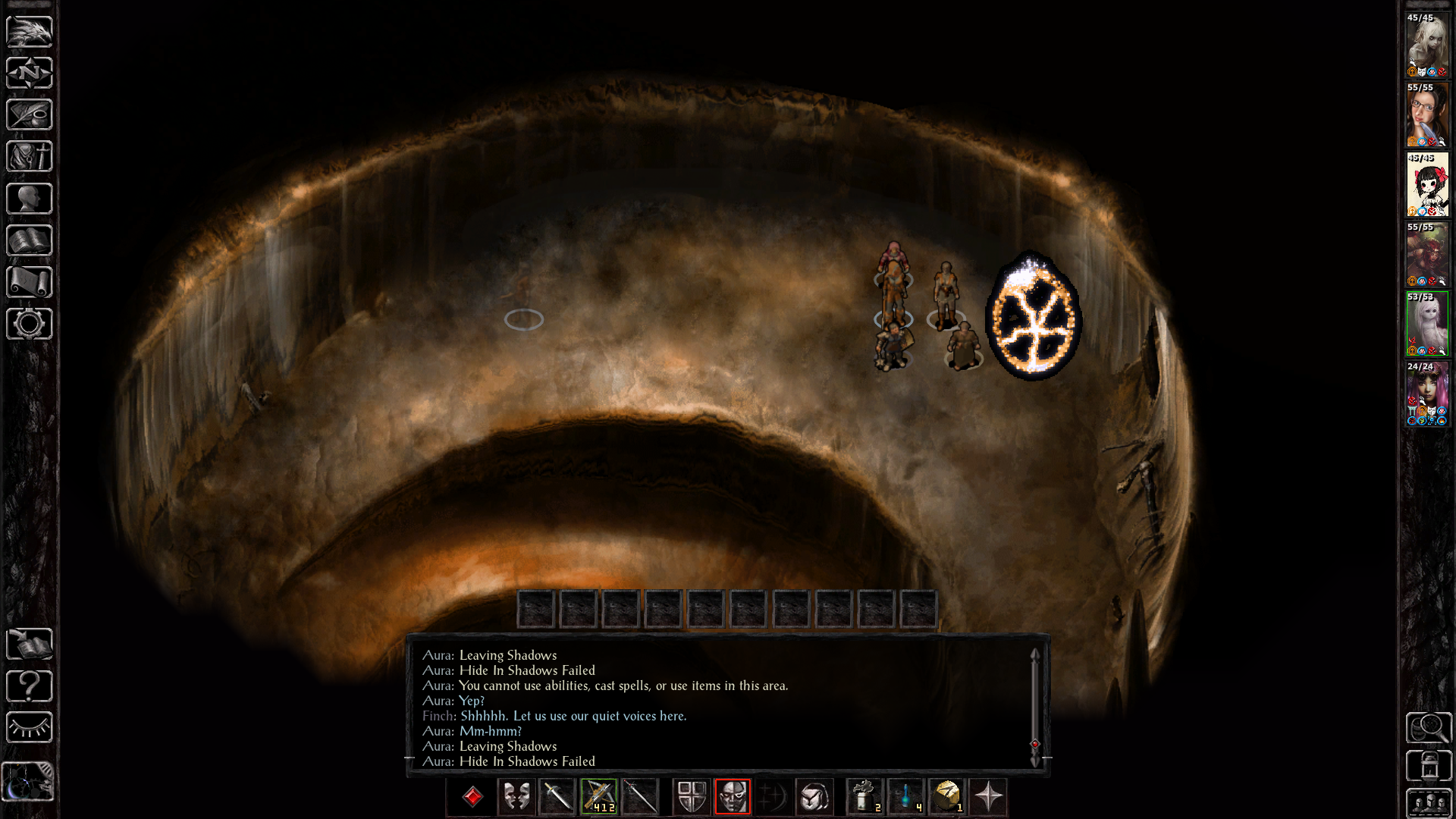Toggle the Hide in Shadows mask button
This screenshot has width=1456, height=819.
point(733,797)
